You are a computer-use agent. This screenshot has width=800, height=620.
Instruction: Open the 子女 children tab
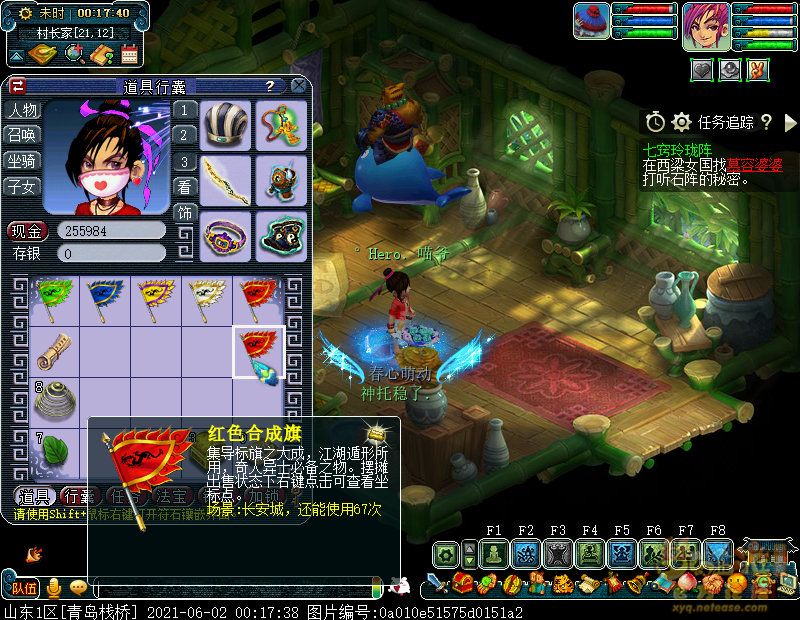point(22,186)
